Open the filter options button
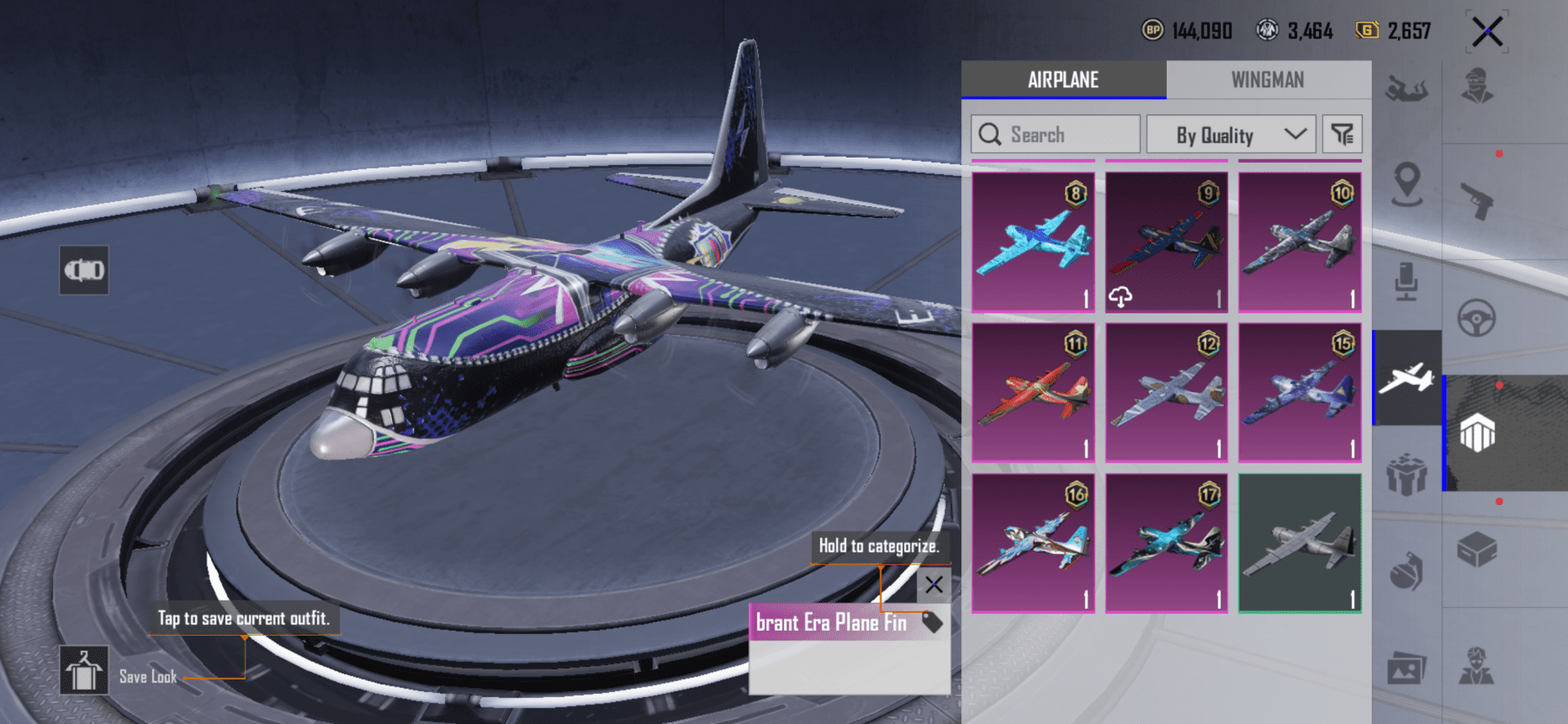 coord(1342,135)
